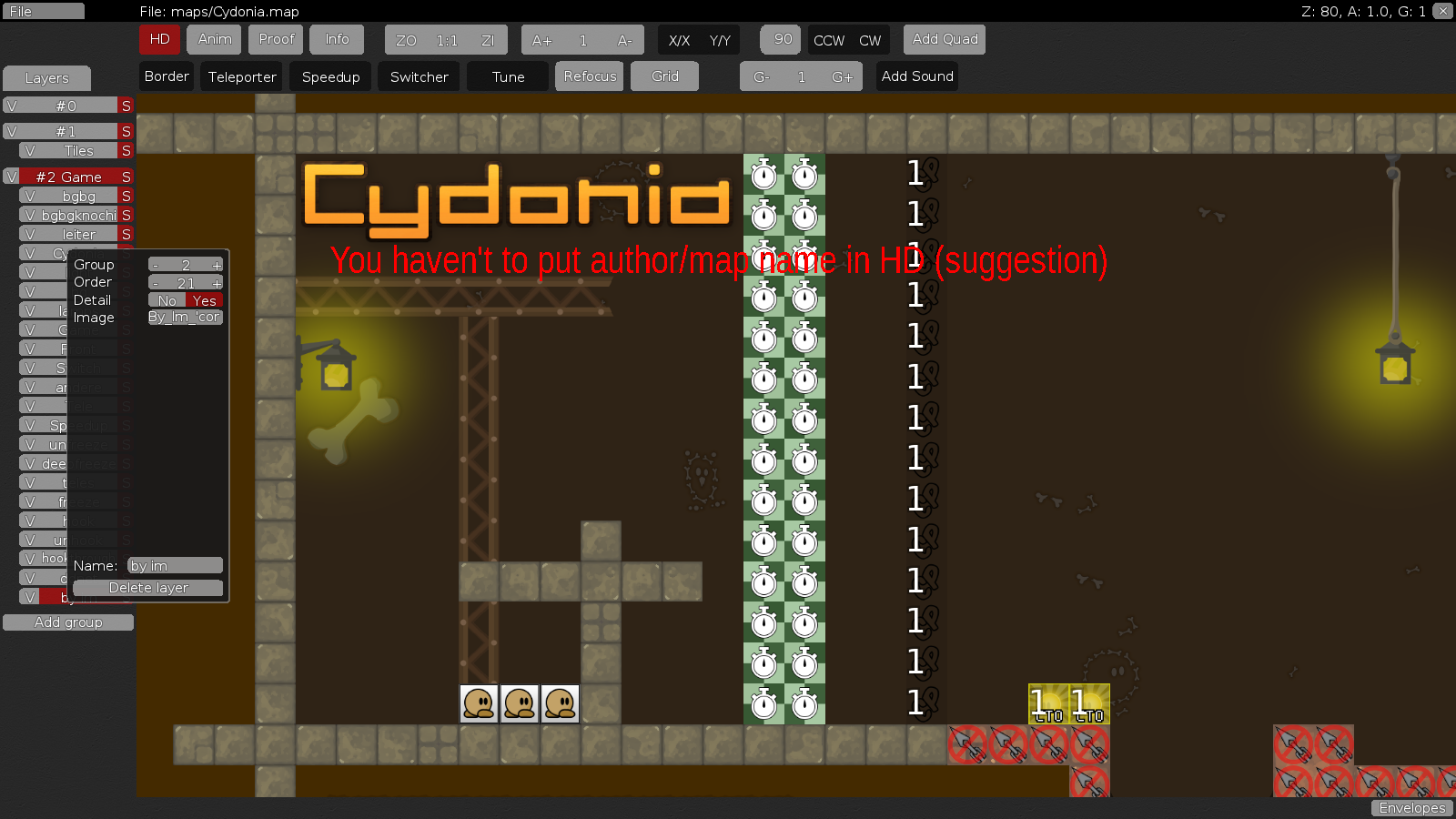1456x819 pixels.
Task: Enable Proof borders view
Action: click(276, 39)
